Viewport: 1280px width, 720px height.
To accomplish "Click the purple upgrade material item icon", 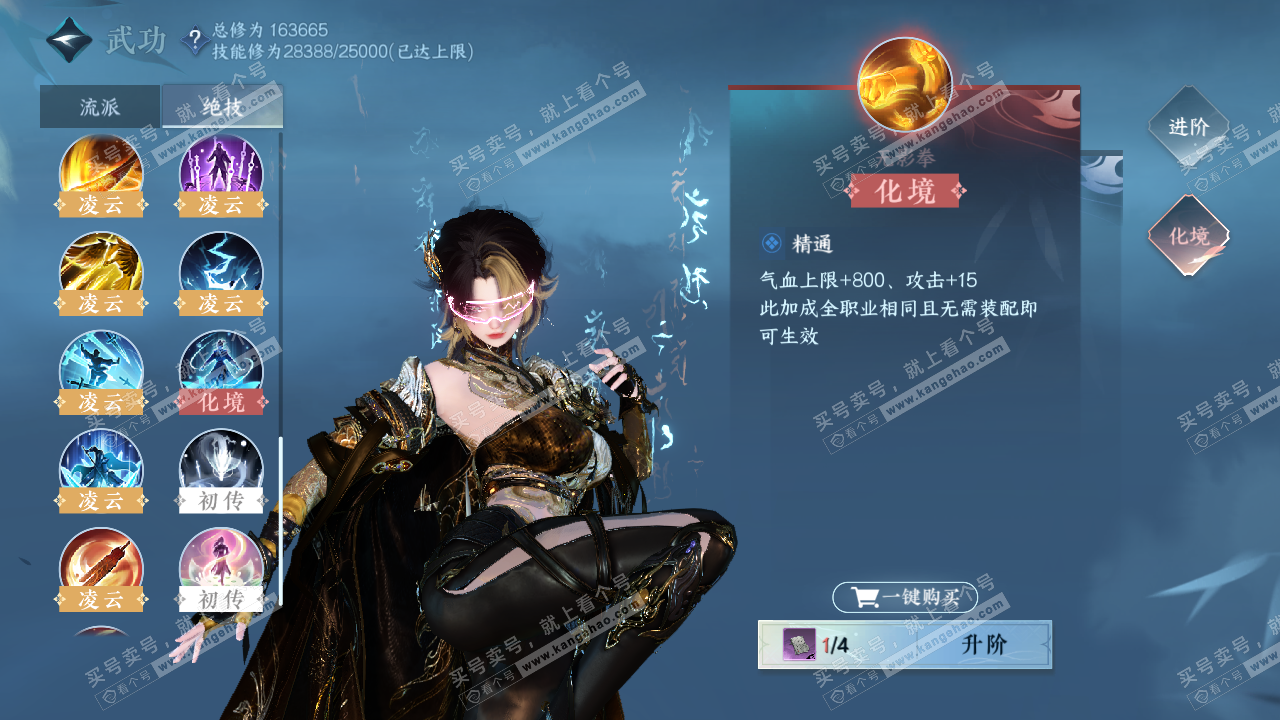I will (799, 645).
